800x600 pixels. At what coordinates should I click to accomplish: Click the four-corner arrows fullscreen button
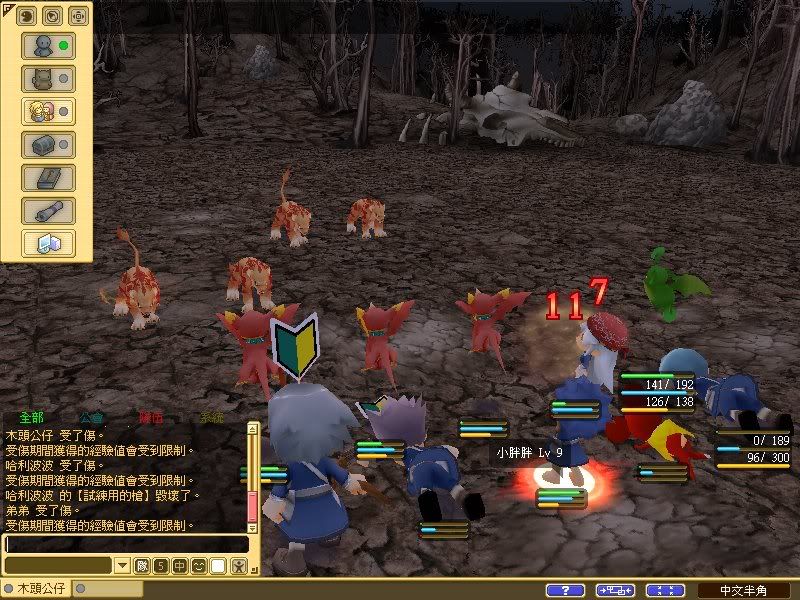665,590
